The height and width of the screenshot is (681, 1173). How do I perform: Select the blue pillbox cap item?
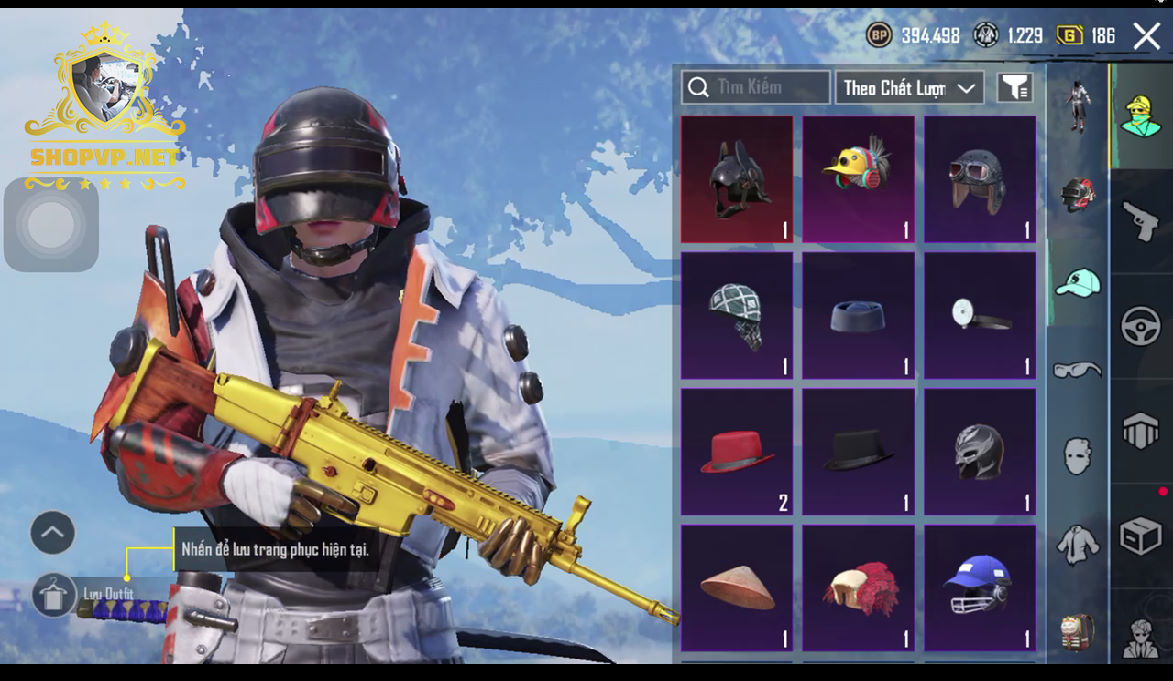[858, 316]
